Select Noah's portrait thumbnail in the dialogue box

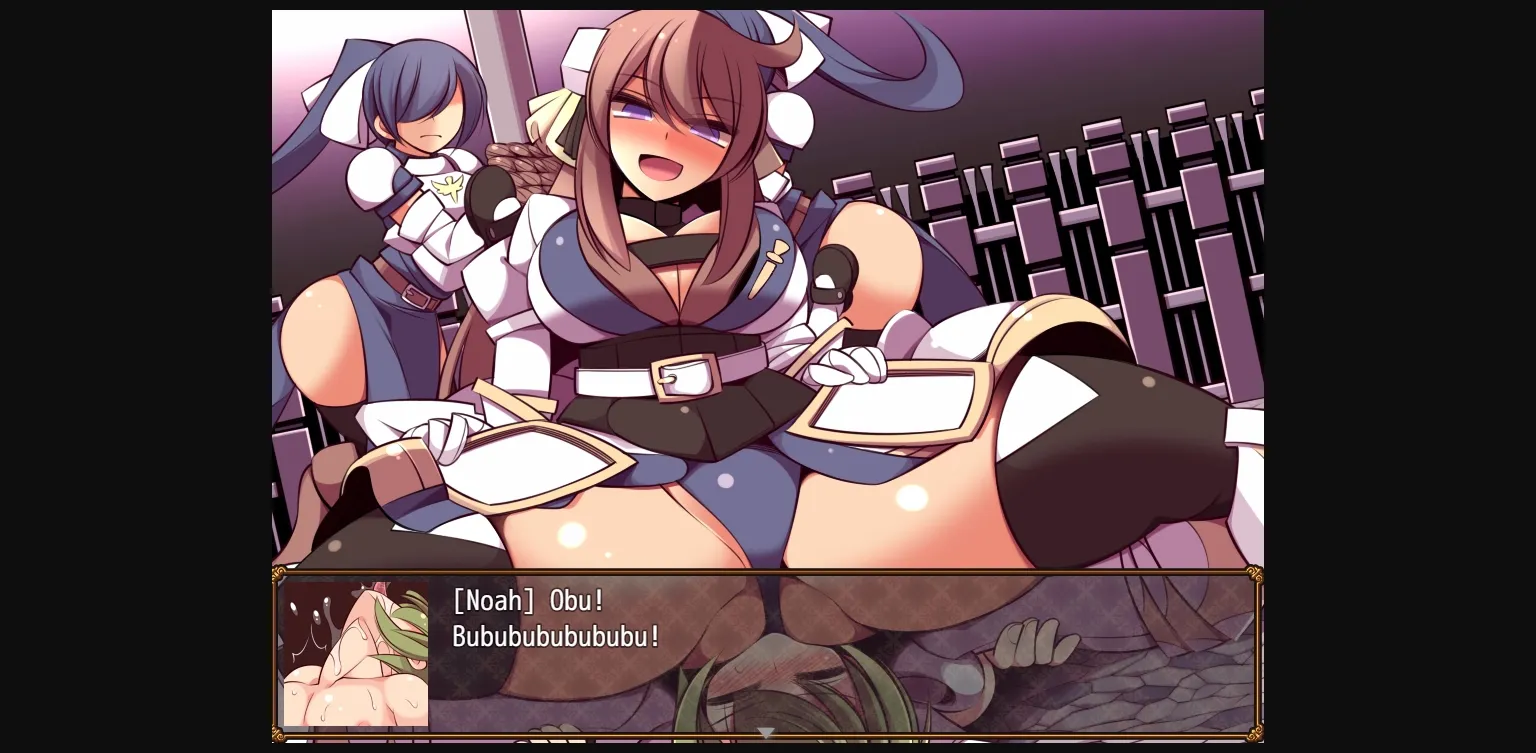click(356, 654)
